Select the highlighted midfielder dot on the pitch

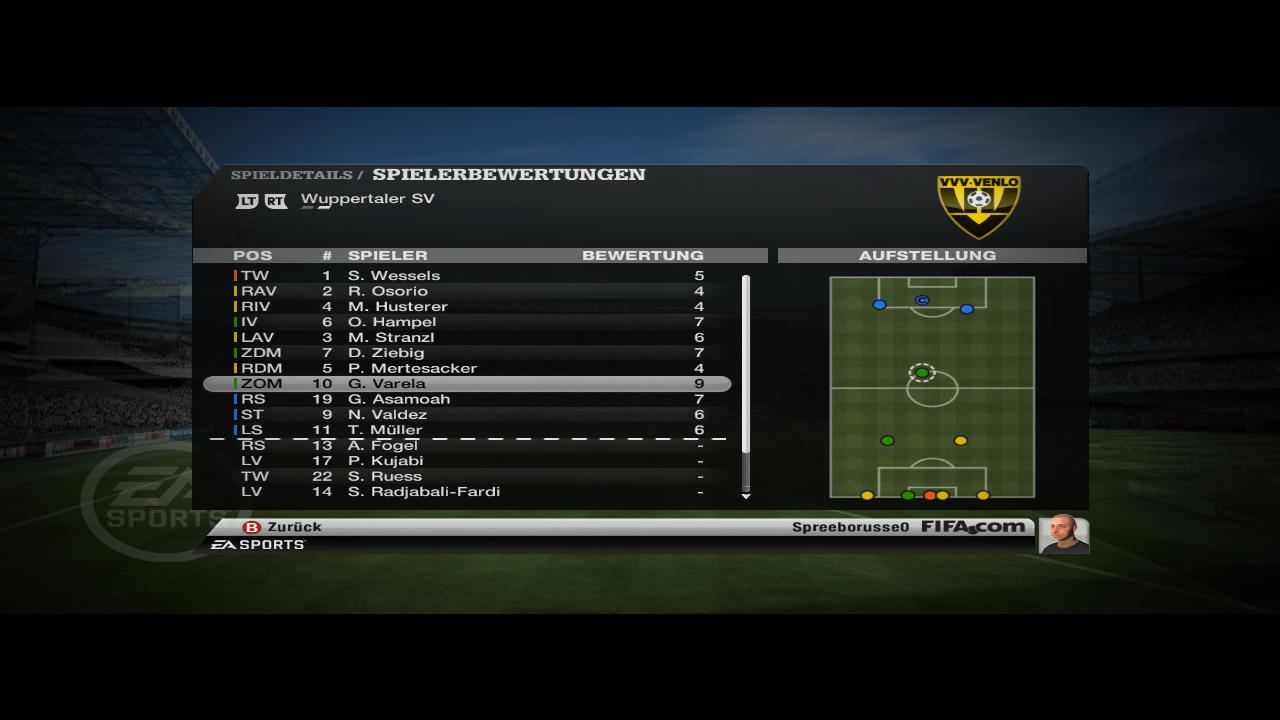pos(922,373)
